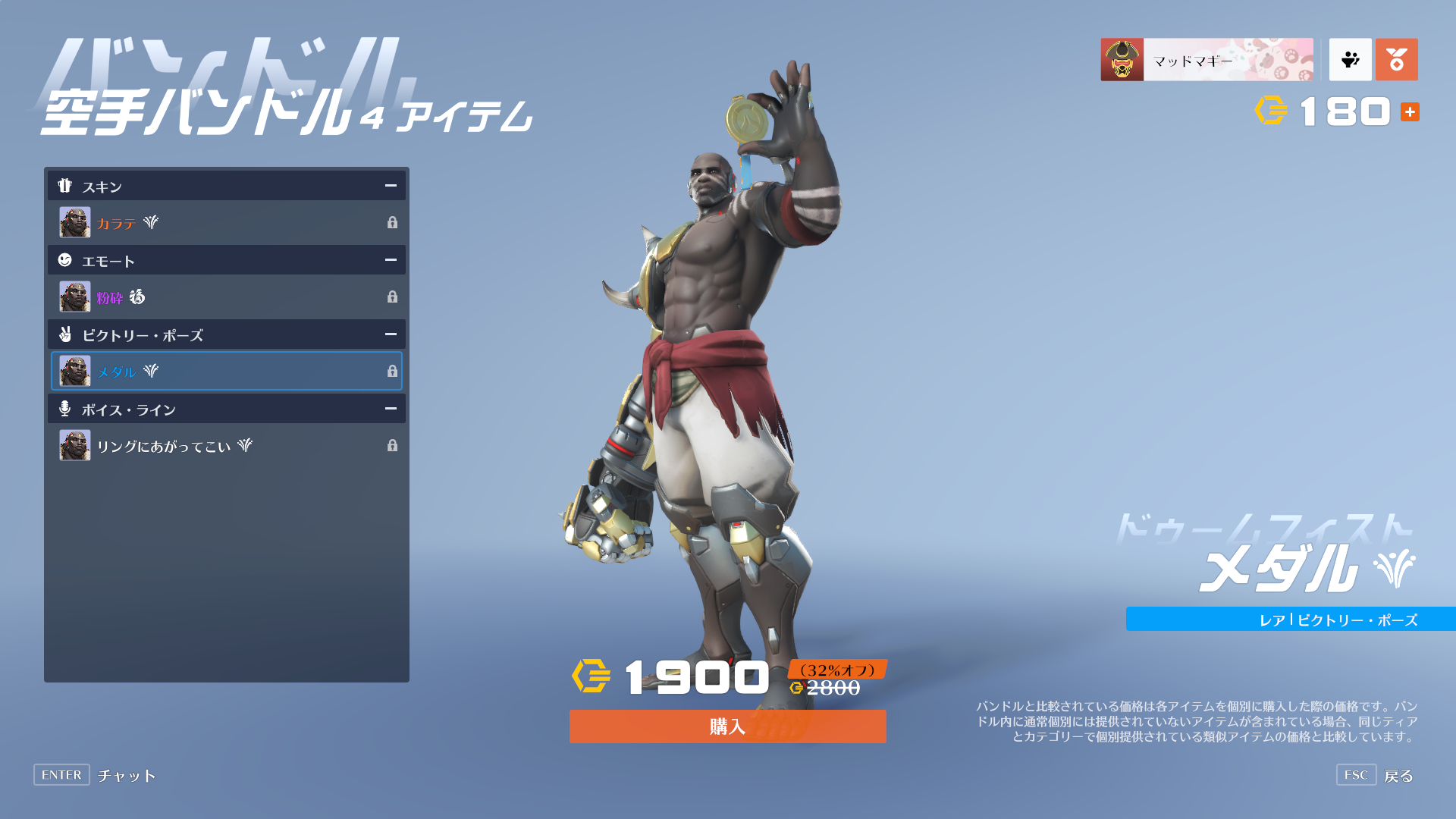Image resolution: width=1456 pixels, height=819 pixels.
Task: Collapse the エモート category header
Action: 391,260
